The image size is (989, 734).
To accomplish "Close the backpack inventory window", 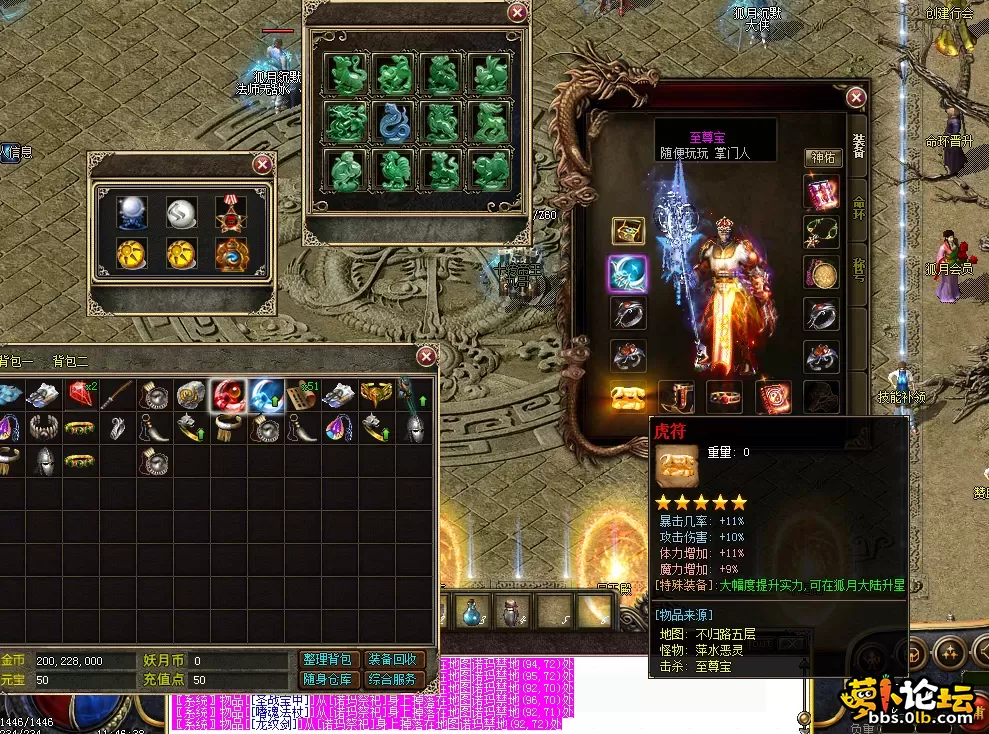I will [x=427, y=356].
